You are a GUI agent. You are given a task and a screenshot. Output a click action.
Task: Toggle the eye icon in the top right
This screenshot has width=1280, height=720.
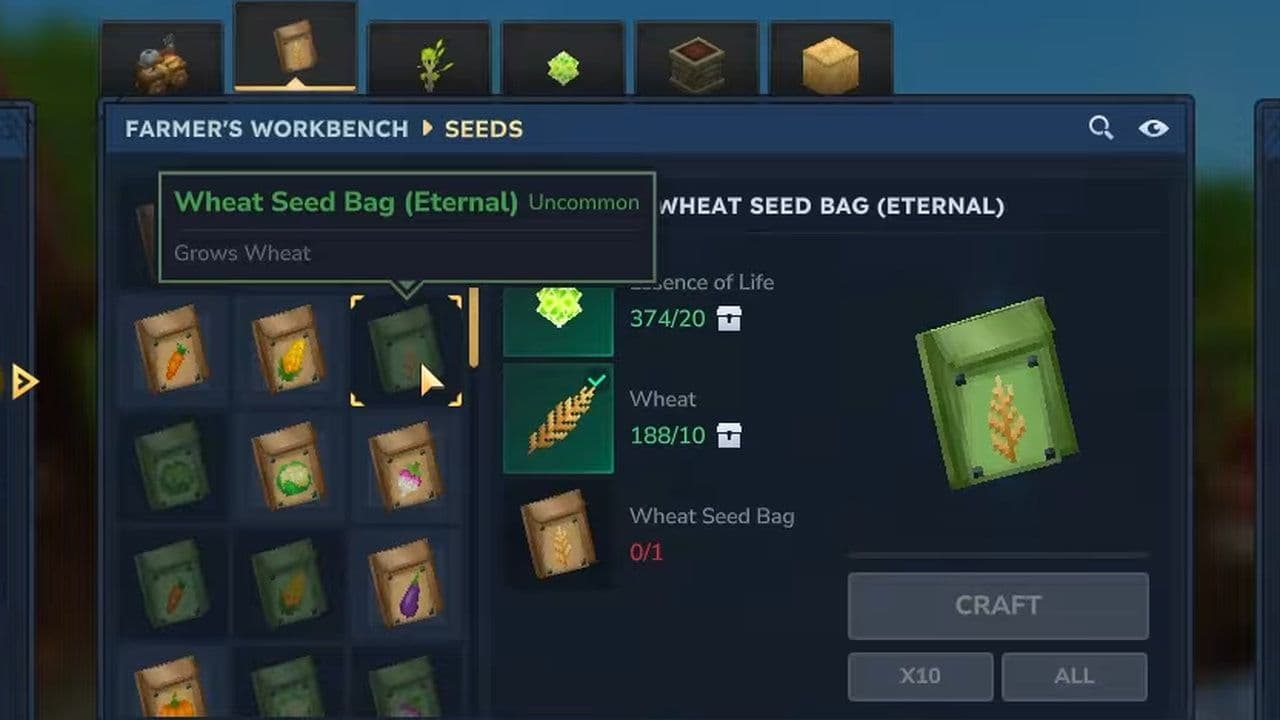click(x=1154, y=128)
